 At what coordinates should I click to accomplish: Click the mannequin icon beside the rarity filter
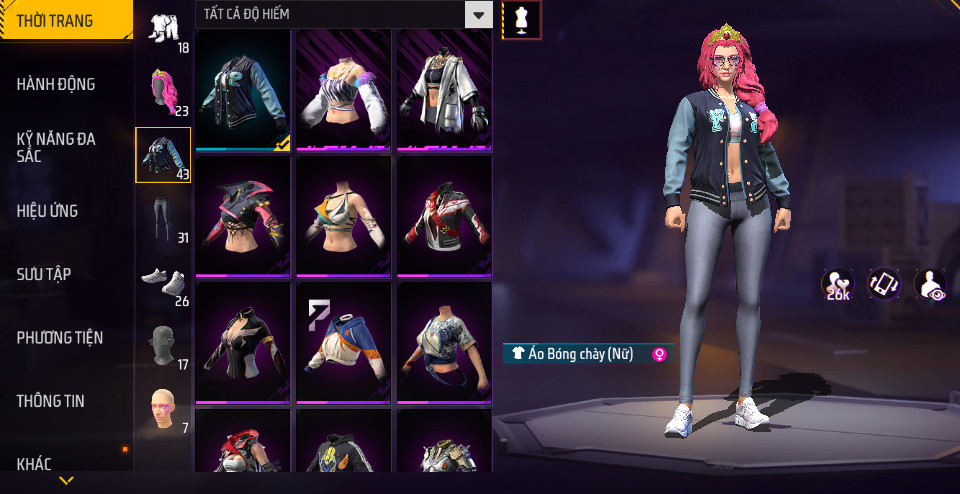[521, 19]
